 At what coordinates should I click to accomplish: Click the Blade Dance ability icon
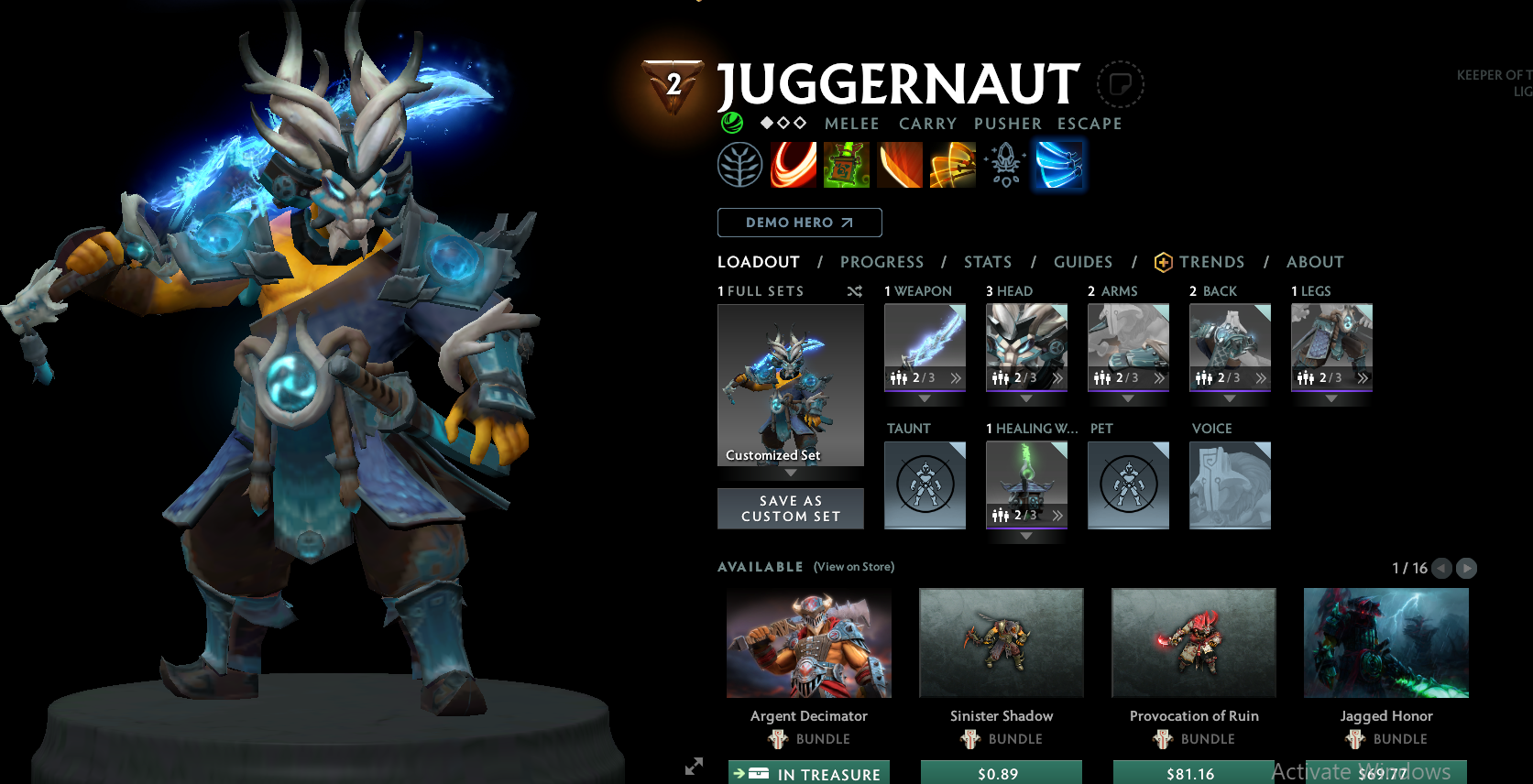[x=900, y=165]
